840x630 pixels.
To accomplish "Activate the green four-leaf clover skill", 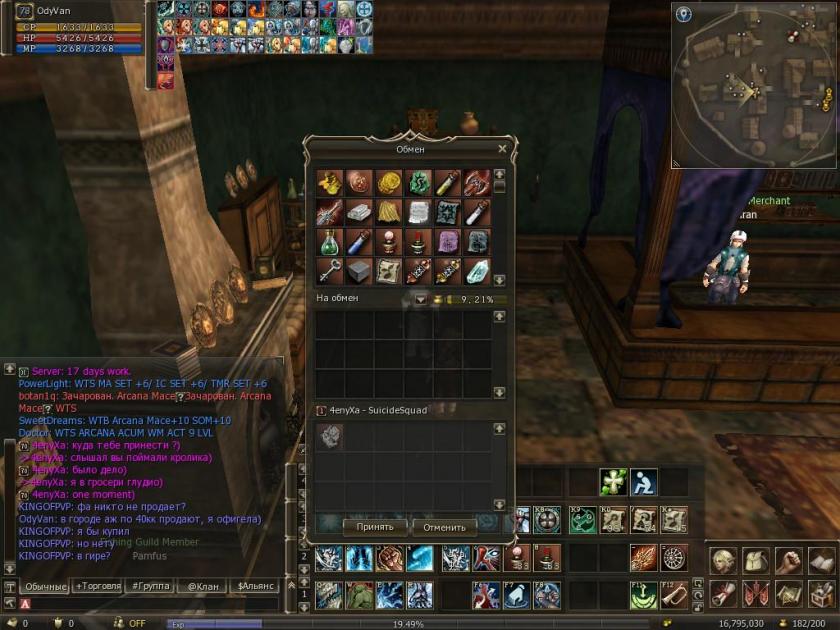I will click(x=613, y=483).
